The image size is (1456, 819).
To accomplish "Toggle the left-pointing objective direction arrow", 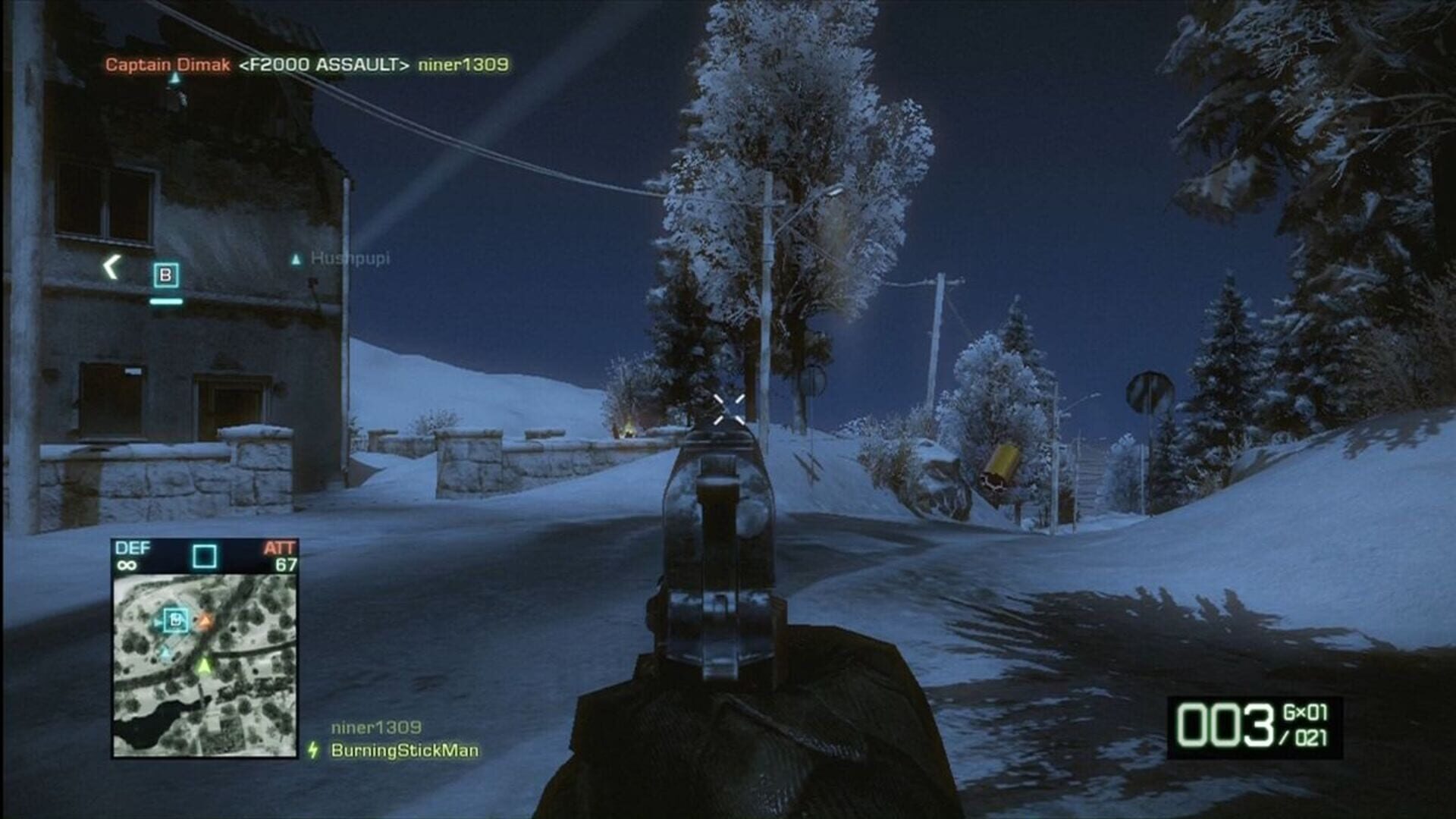I will pyautogui.click(x=110, y=266).
